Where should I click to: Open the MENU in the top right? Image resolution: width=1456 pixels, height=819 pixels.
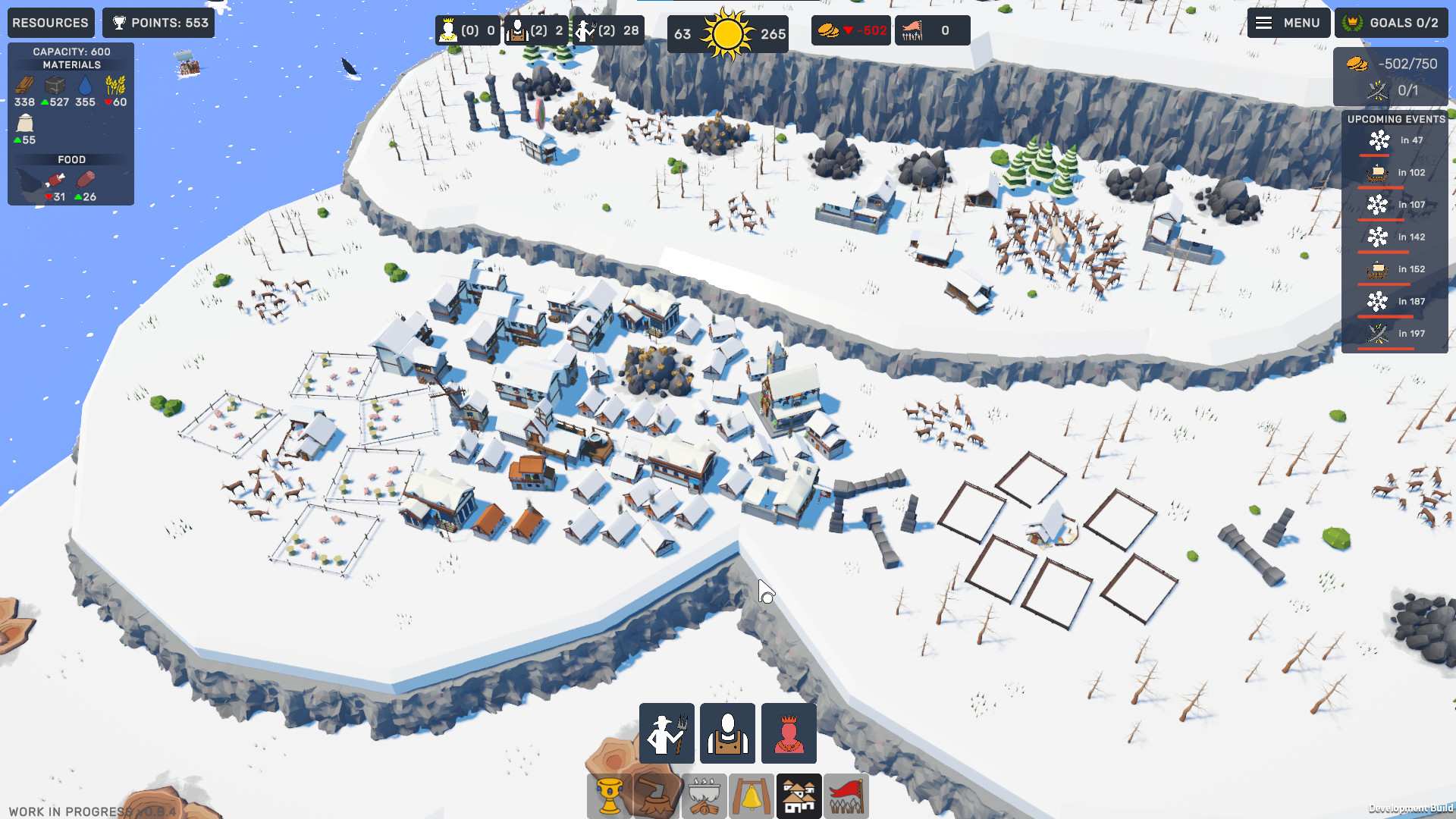(1288, 23)
